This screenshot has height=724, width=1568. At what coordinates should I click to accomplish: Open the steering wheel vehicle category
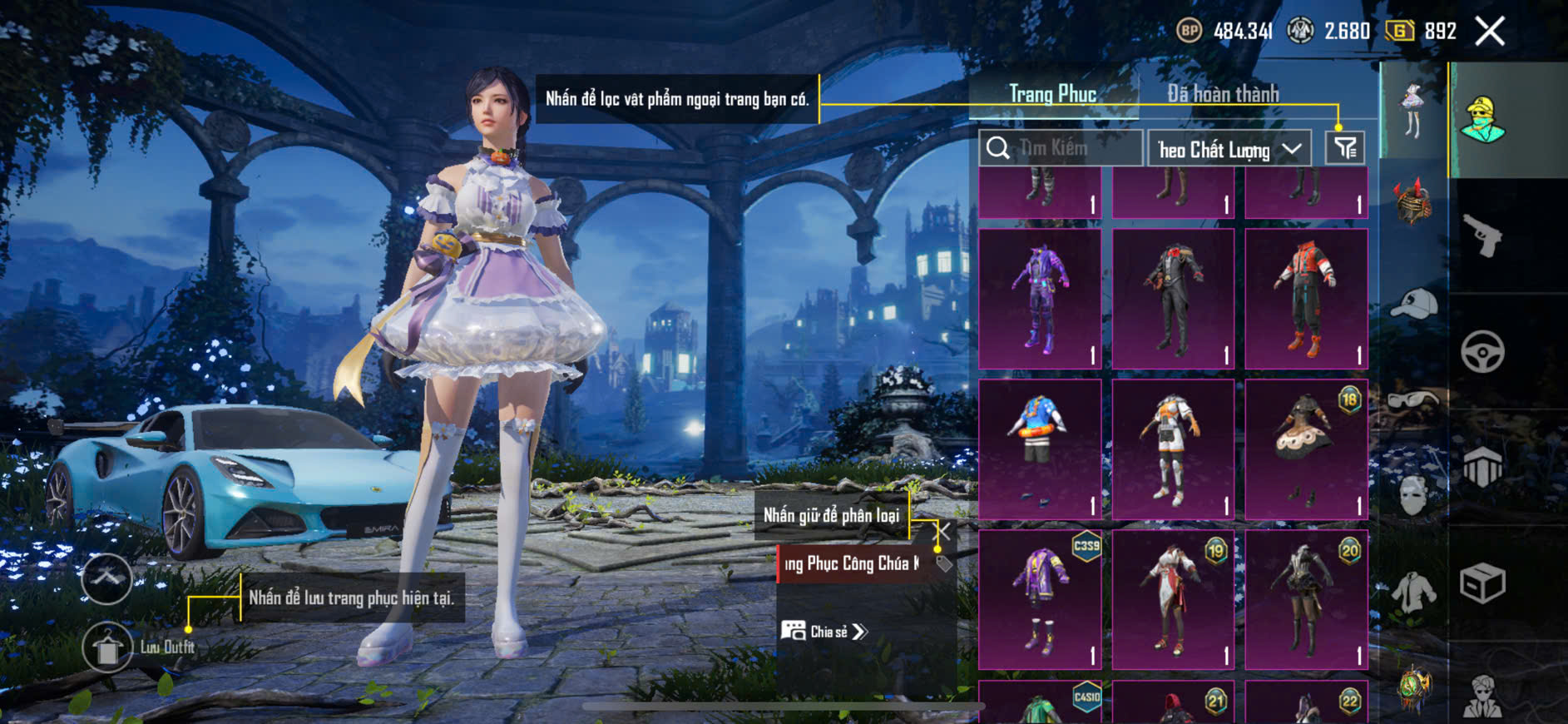1482,351
